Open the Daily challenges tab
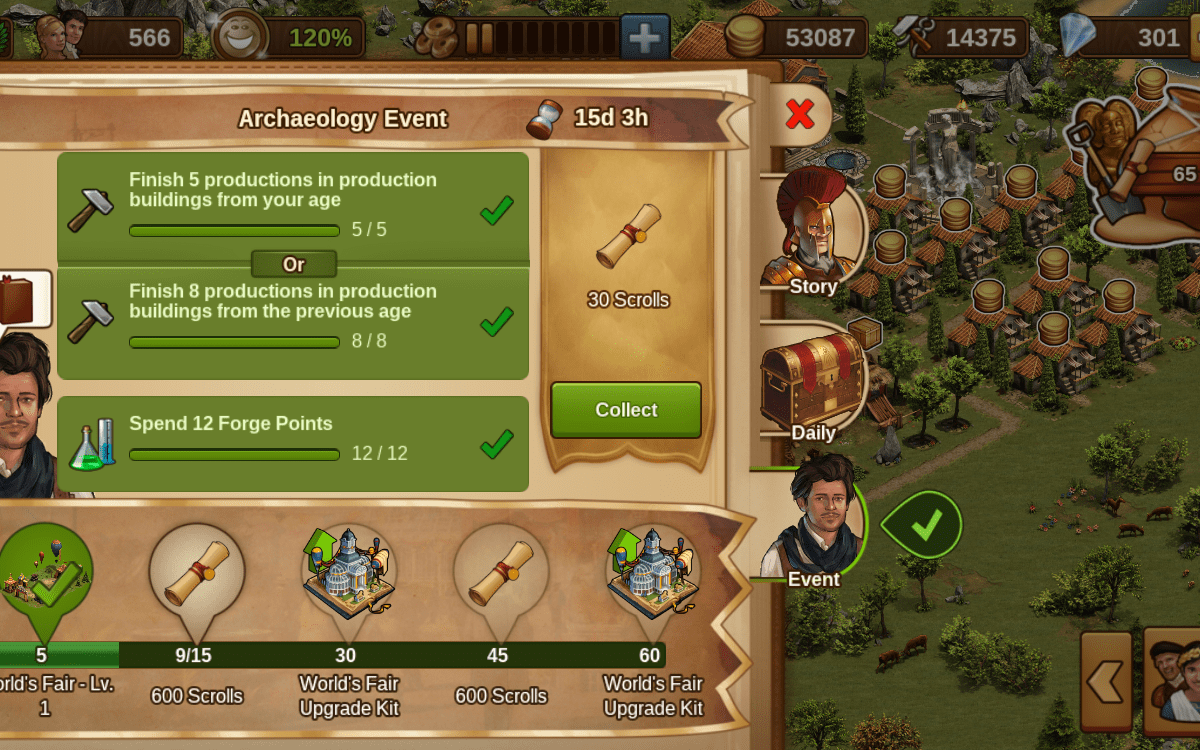This screenshot has height=750, width=1200. coord(812,385)
